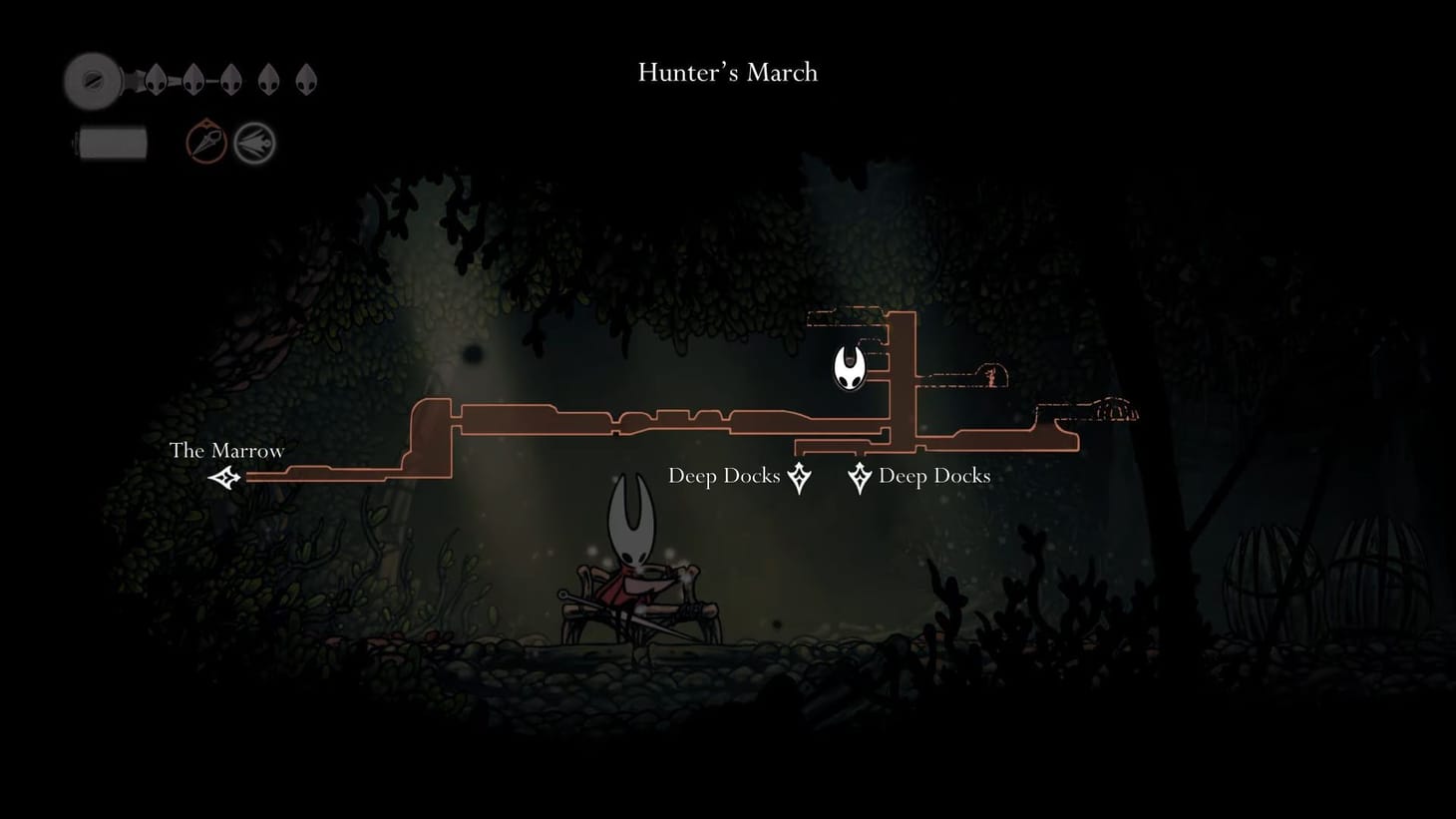Viewport: 1456px width, 819px height.
Task: Click The Marrow location label
Action: pyautogui.click(x=227, y=451)
